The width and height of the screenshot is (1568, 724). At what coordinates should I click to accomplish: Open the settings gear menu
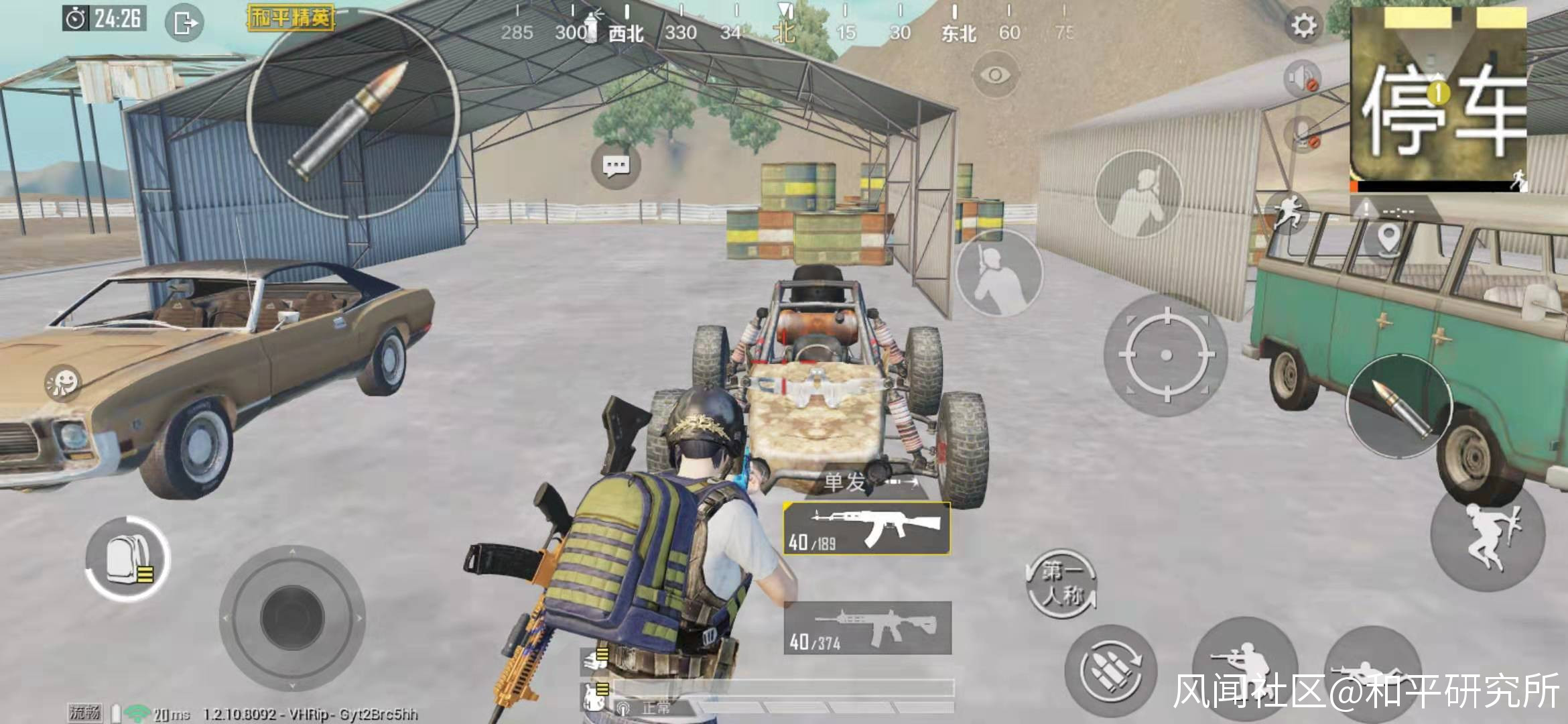[x=1303, y=26]
